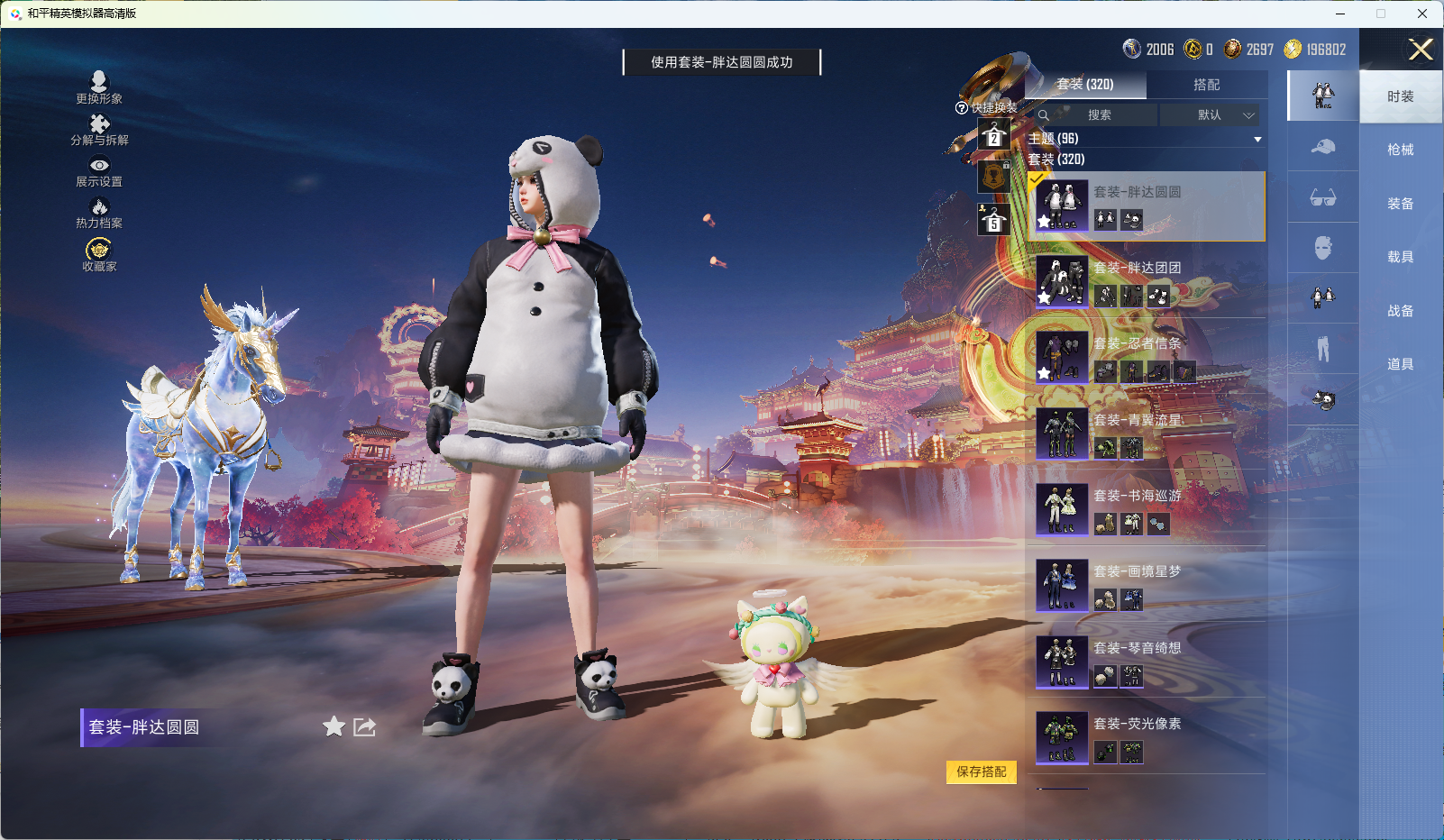Select the 套装-青翼流星 outfit thumbnail
This screenshot has height=840, width=1444.
(1062, 433)
